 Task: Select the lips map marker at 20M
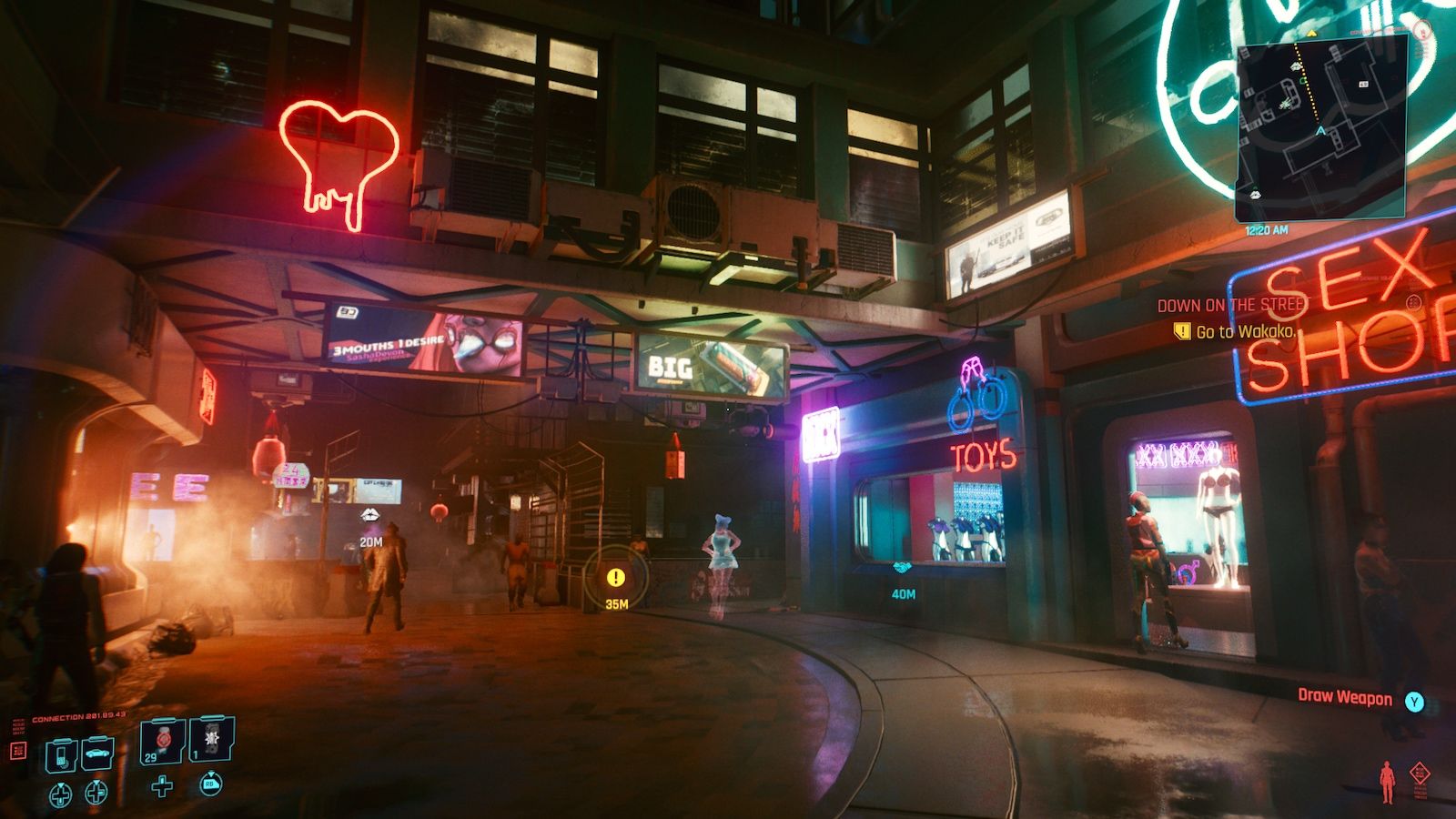370,516
